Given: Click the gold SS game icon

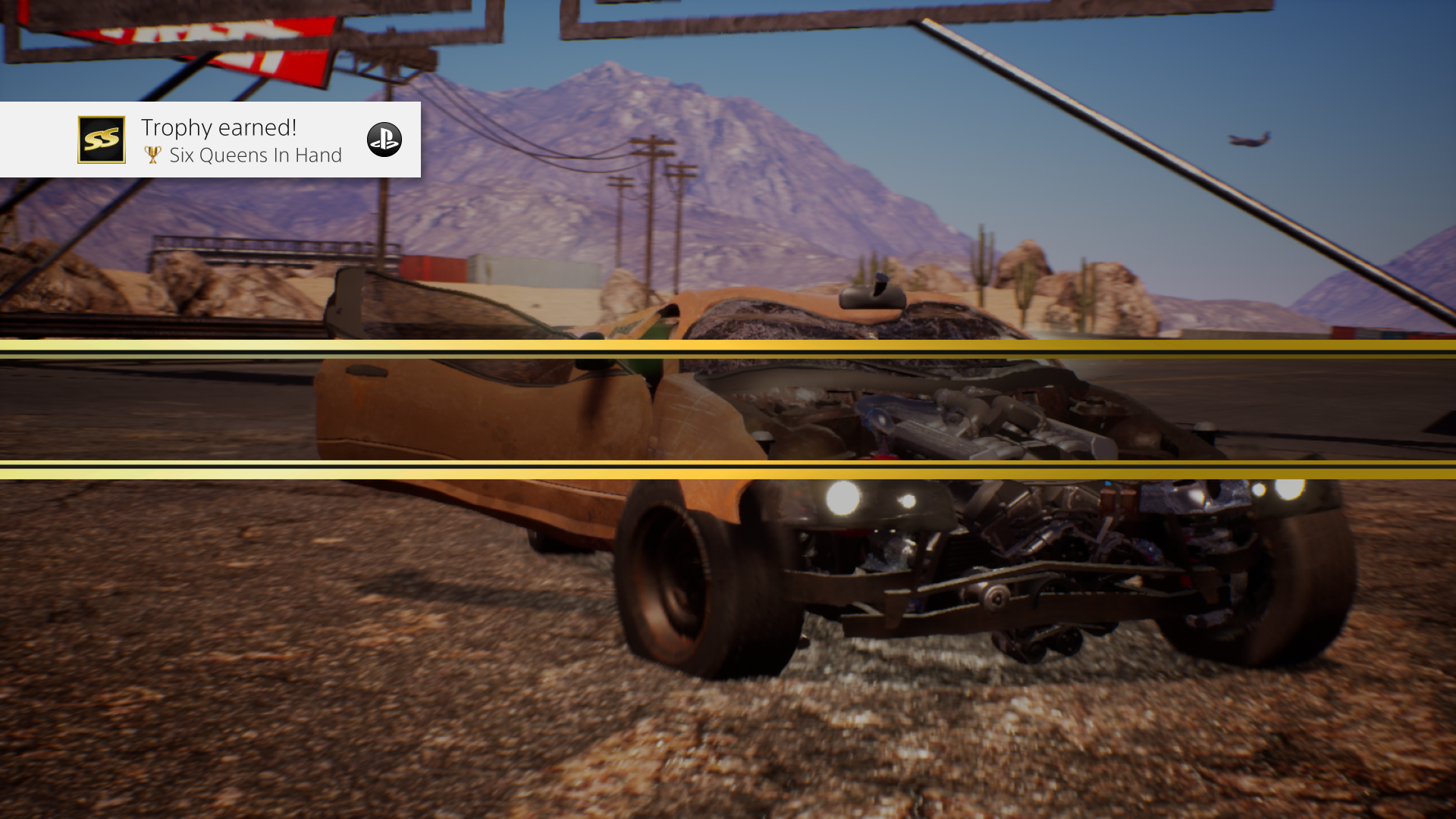Looking at the screenshot, I should [x=101, y=140].
